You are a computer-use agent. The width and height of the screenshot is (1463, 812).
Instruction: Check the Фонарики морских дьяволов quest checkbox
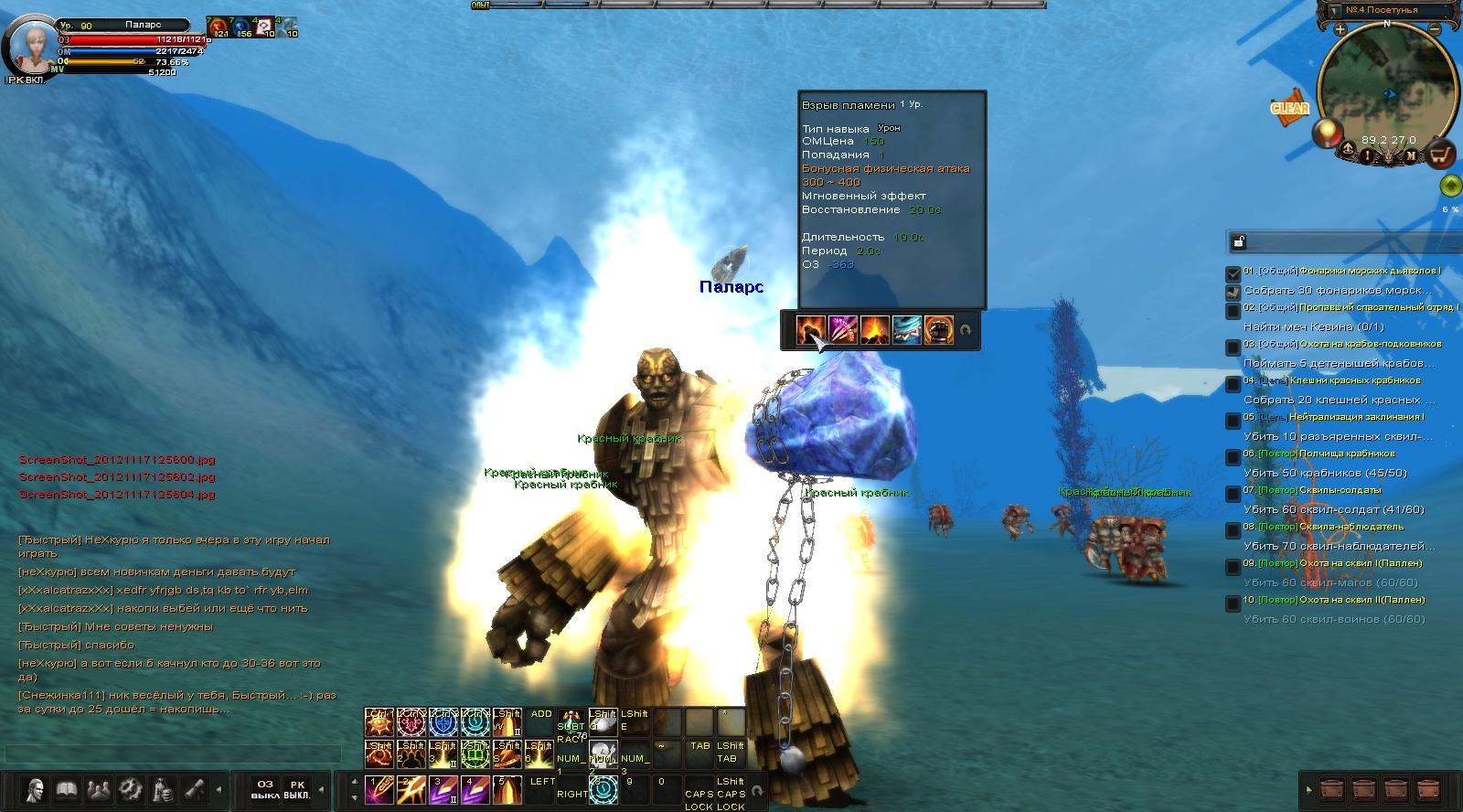click(1233, 272)
